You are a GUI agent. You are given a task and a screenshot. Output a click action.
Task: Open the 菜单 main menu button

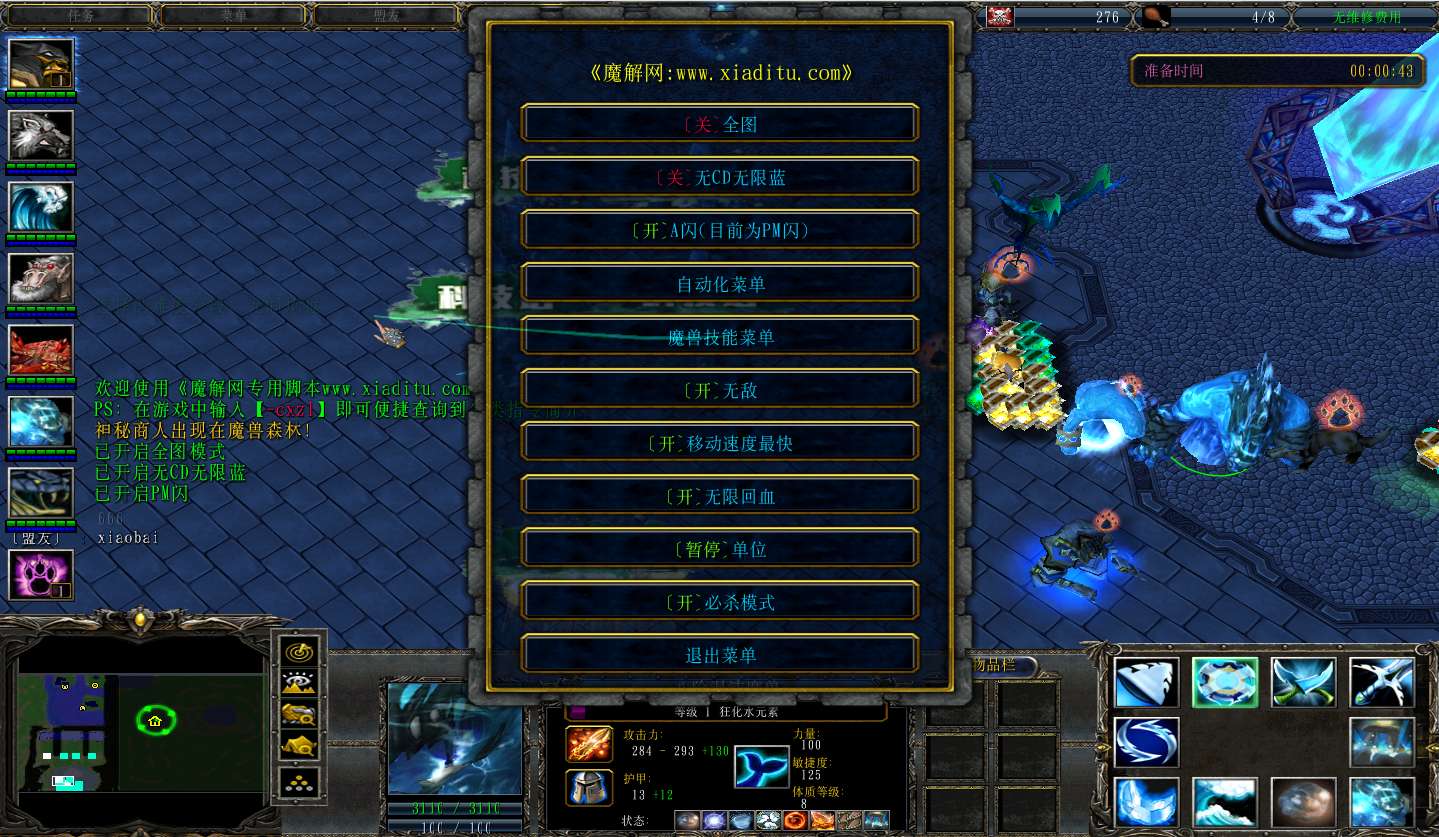click(233, 16)
